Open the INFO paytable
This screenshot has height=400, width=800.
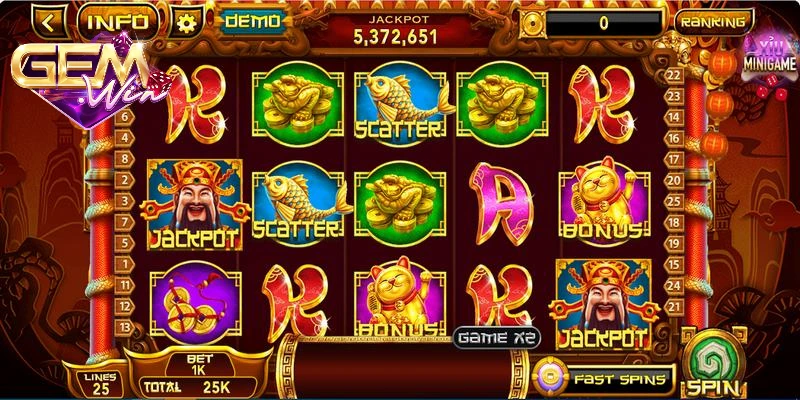(118, 20)
